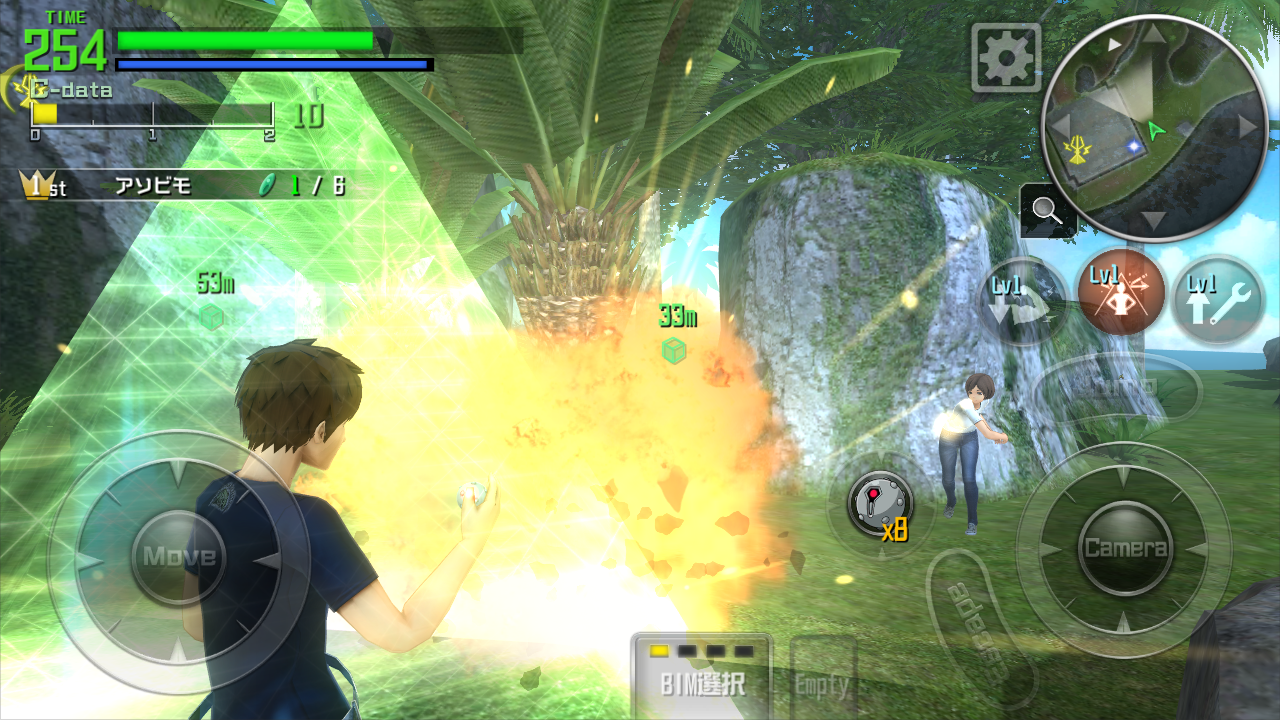
Task: Tap the Camera joystick center
Action: coord(1125,547)
